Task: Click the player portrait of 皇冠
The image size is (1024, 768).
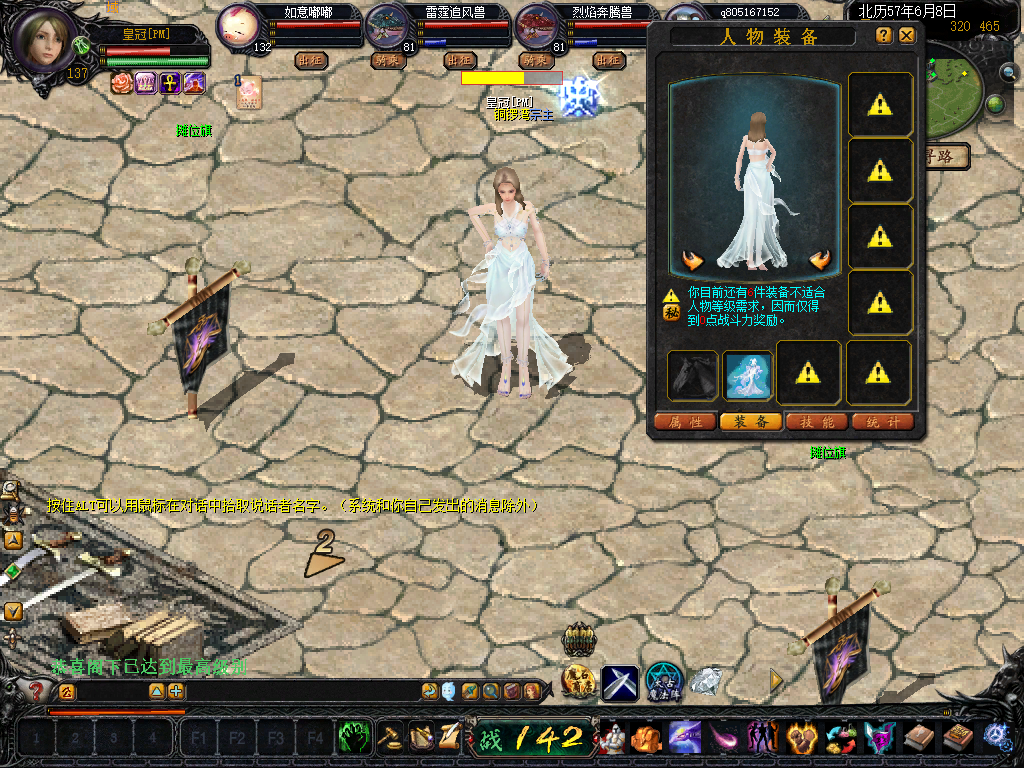Action: tap(44, 40)
